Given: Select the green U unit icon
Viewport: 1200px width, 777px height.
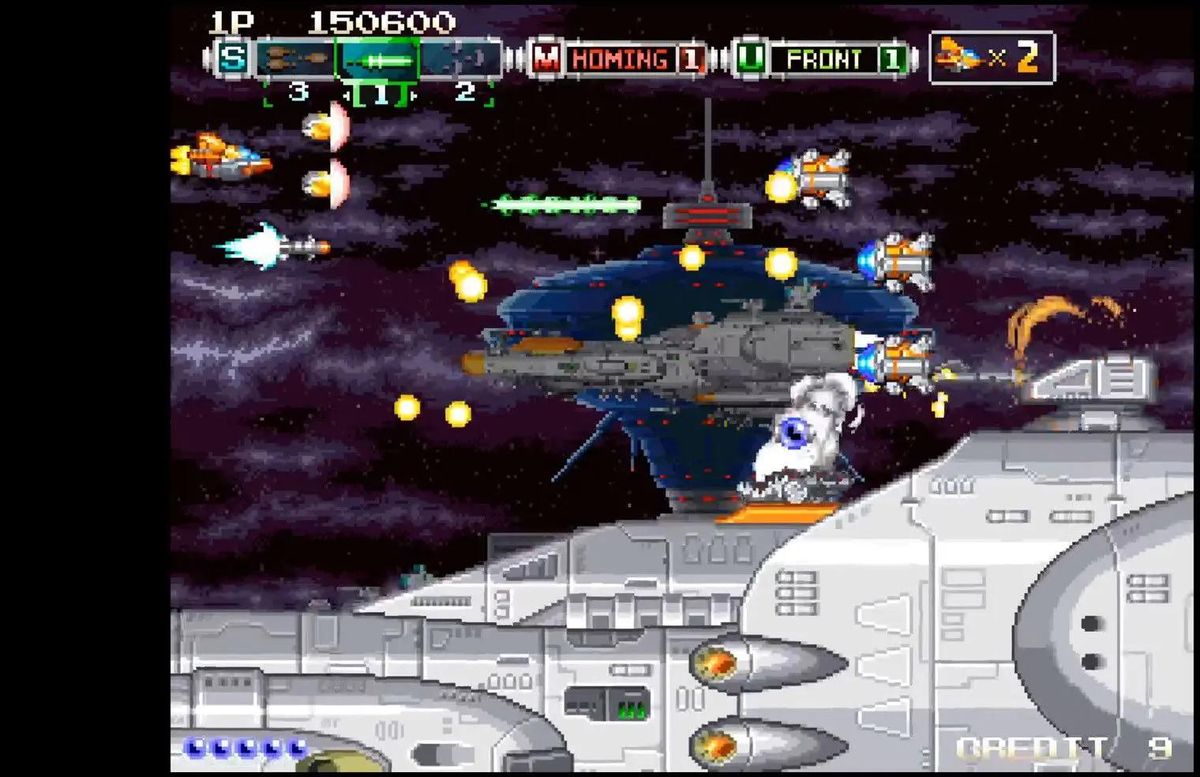Looking at the screenshot, I should pos(751,59).
